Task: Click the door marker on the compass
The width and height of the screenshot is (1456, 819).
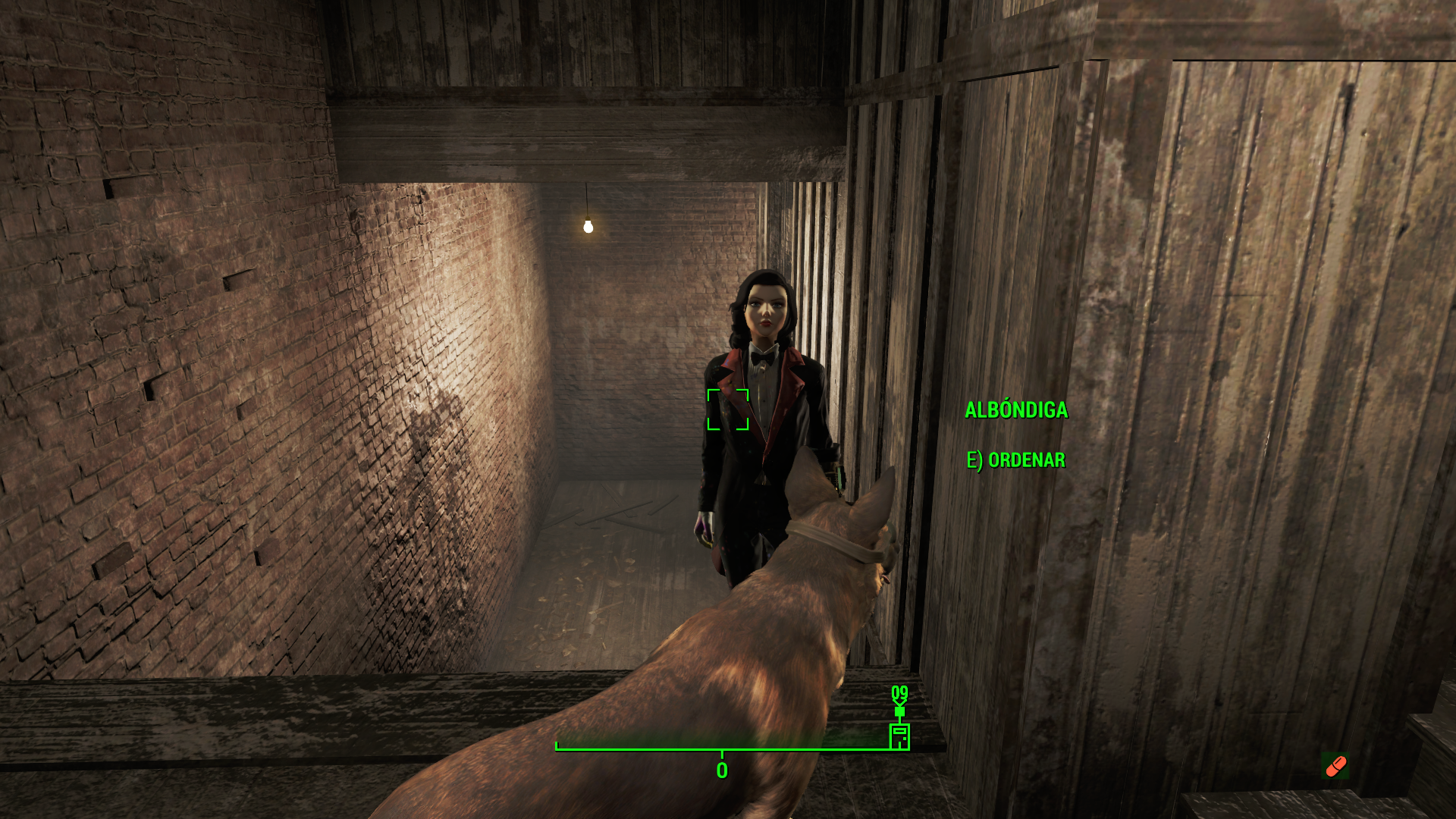Action: click(x=899, y=736)
